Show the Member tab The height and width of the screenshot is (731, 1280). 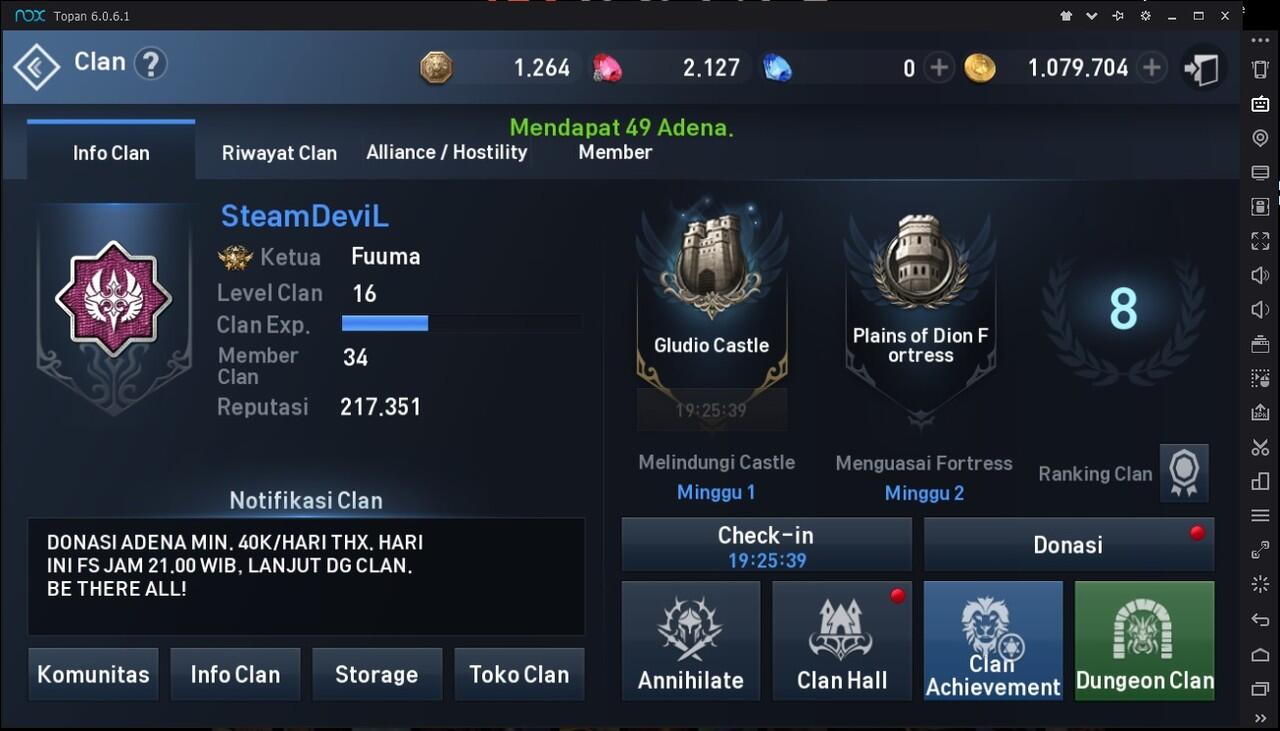click(615, 152)
